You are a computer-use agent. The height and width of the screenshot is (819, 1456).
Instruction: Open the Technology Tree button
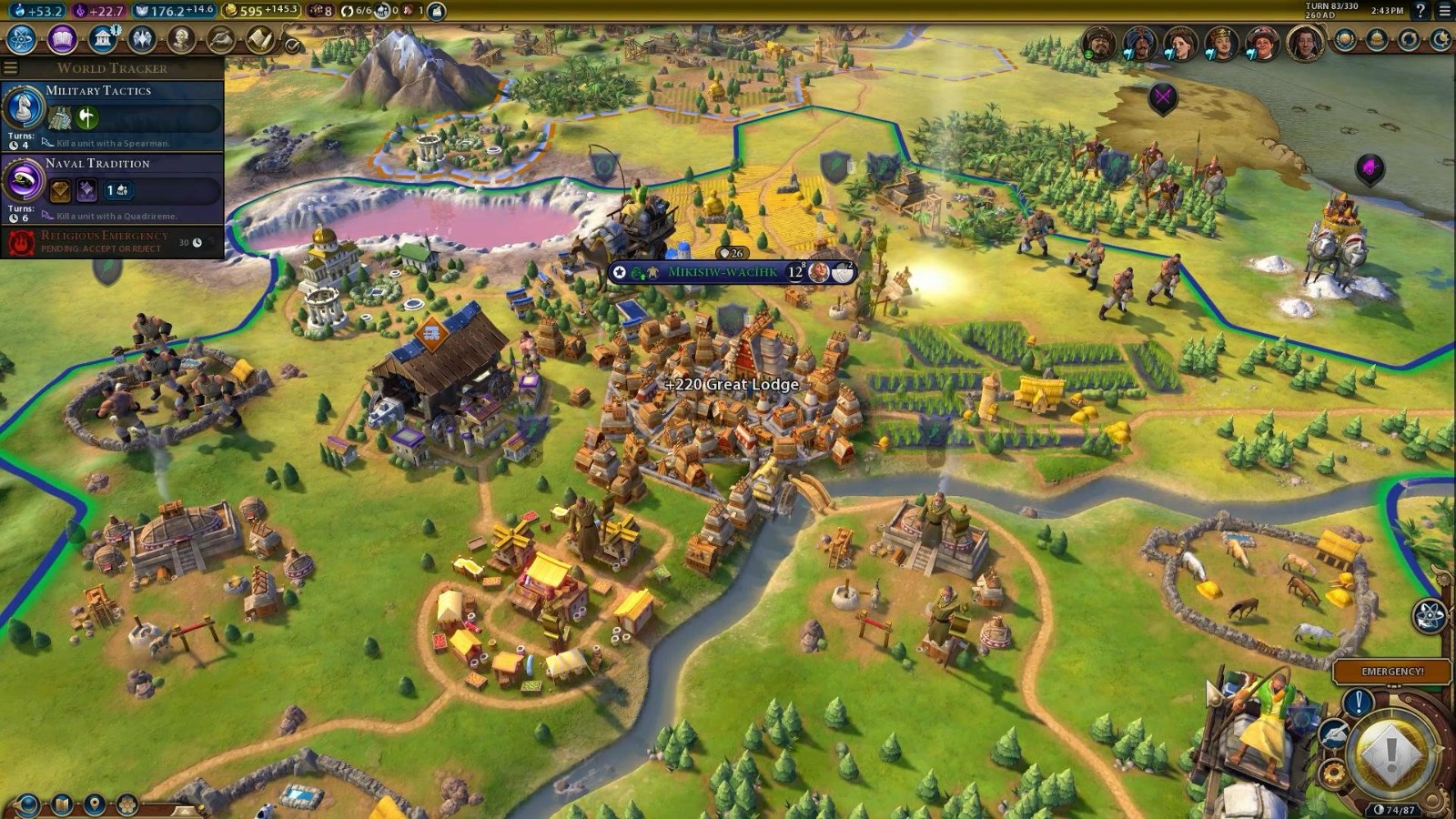click(x=21, y=39)
